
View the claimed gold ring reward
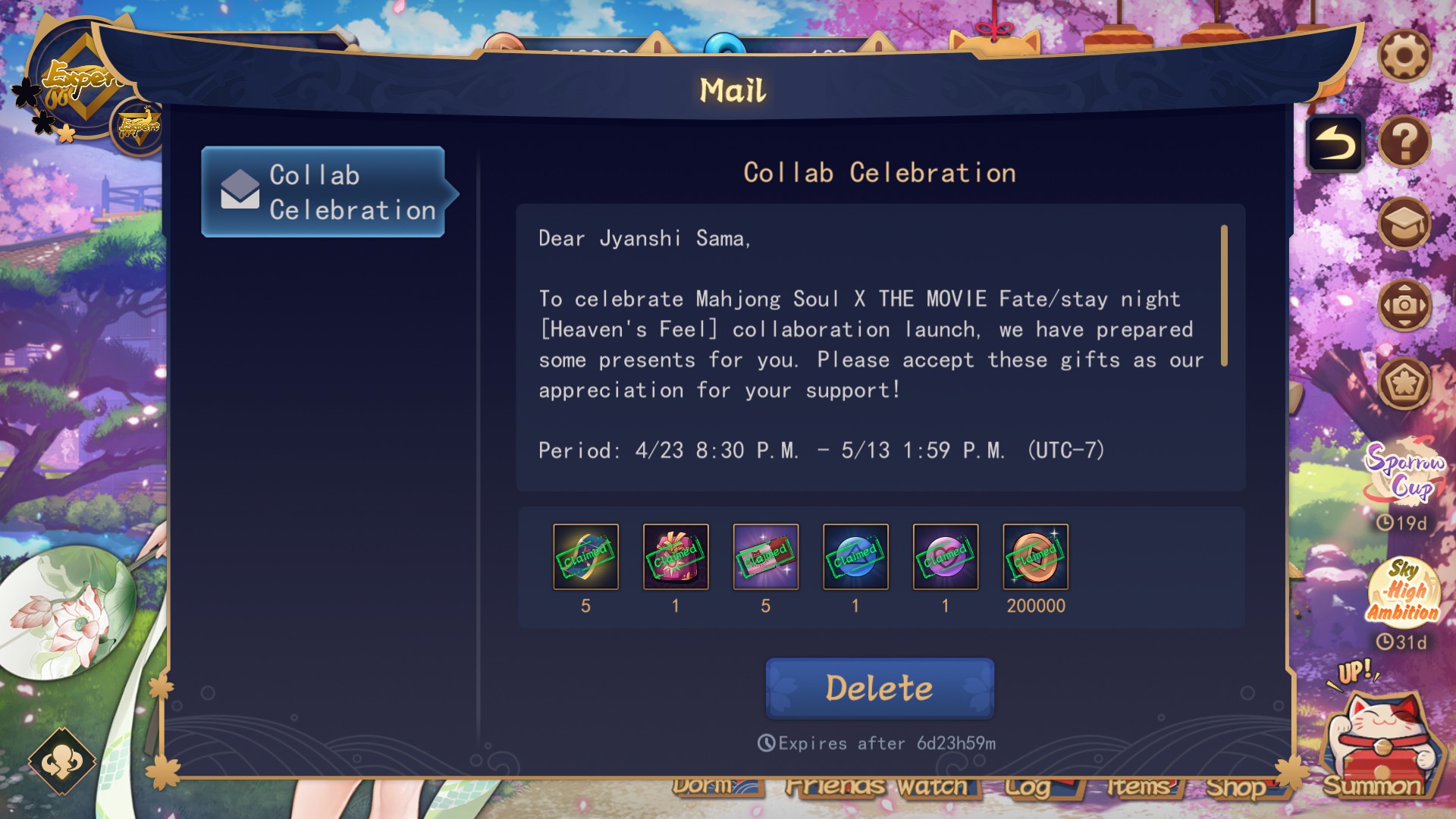pos(585,557)
